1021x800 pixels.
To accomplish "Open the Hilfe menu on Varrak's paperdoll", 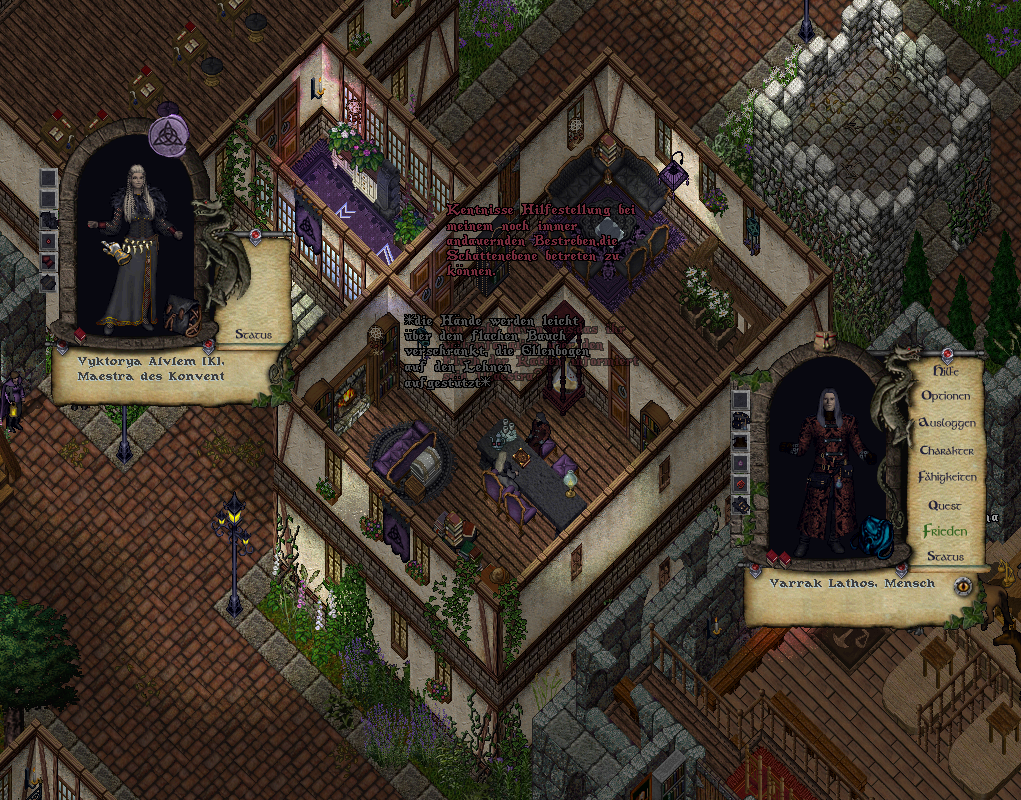I will [x=945, y=369].
